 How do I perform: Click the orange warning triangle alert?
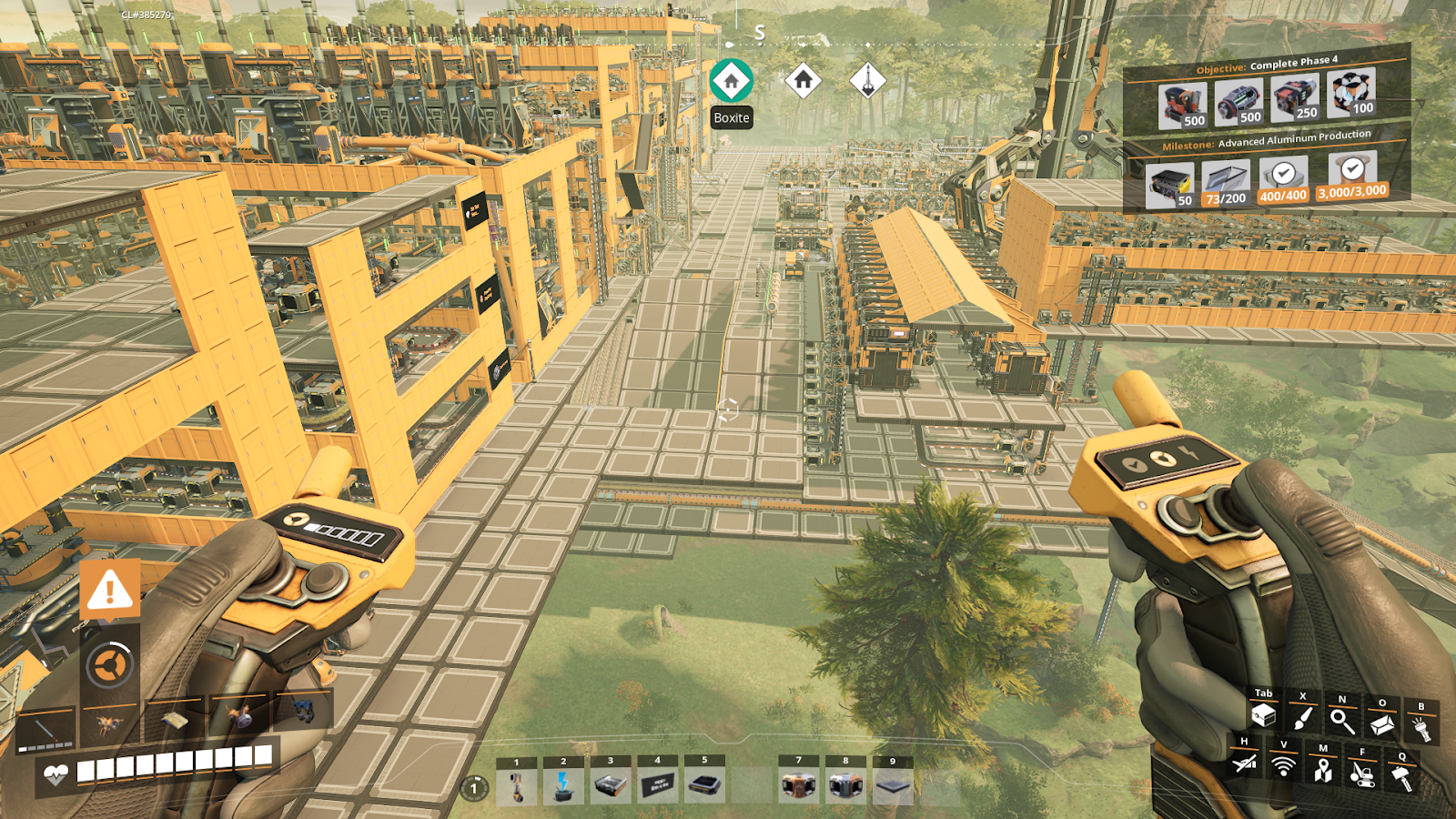click(x=110, y=590)
